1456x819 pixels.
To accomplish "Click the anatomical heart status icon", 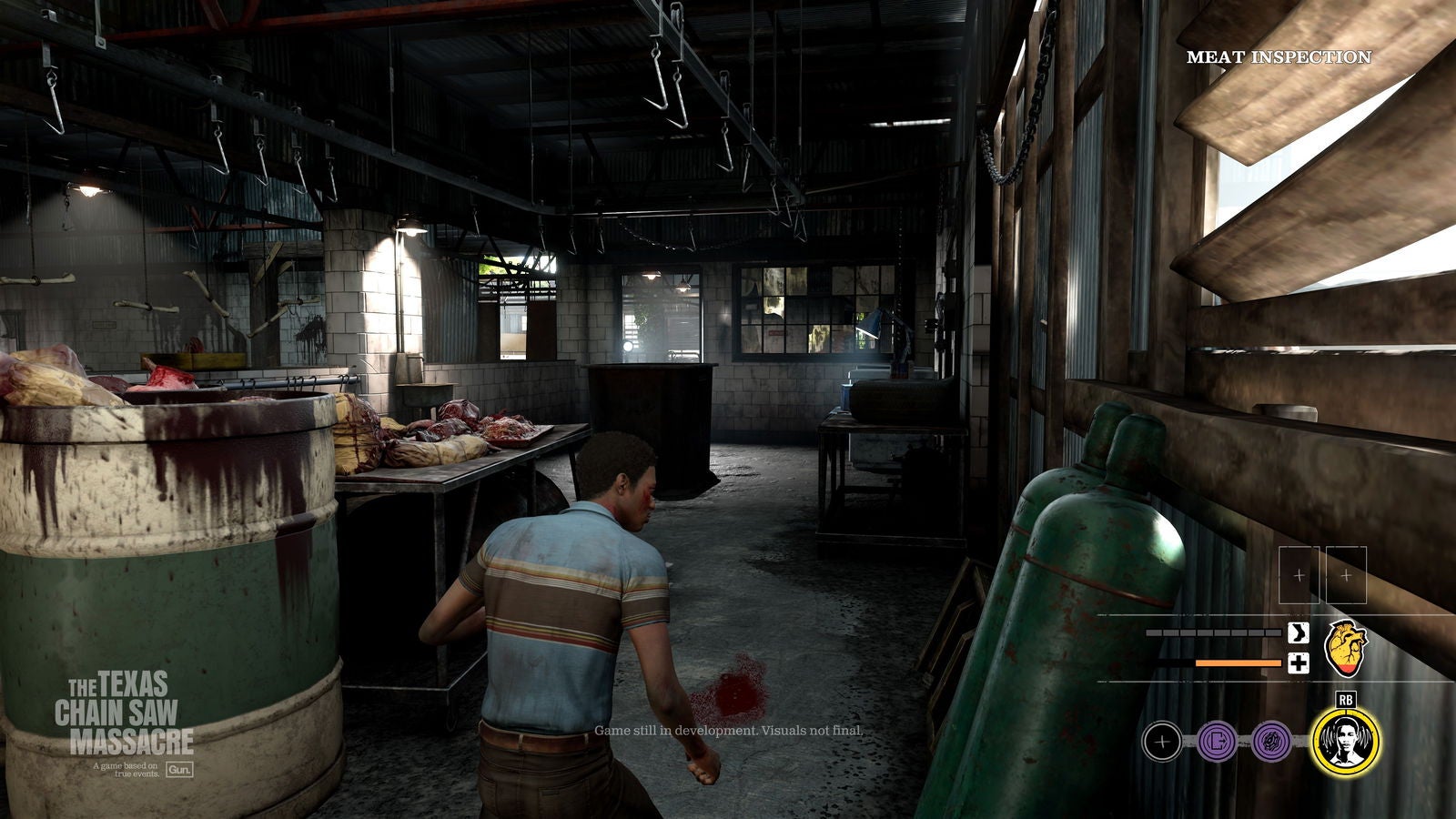I will click(x=1347, y=647).
